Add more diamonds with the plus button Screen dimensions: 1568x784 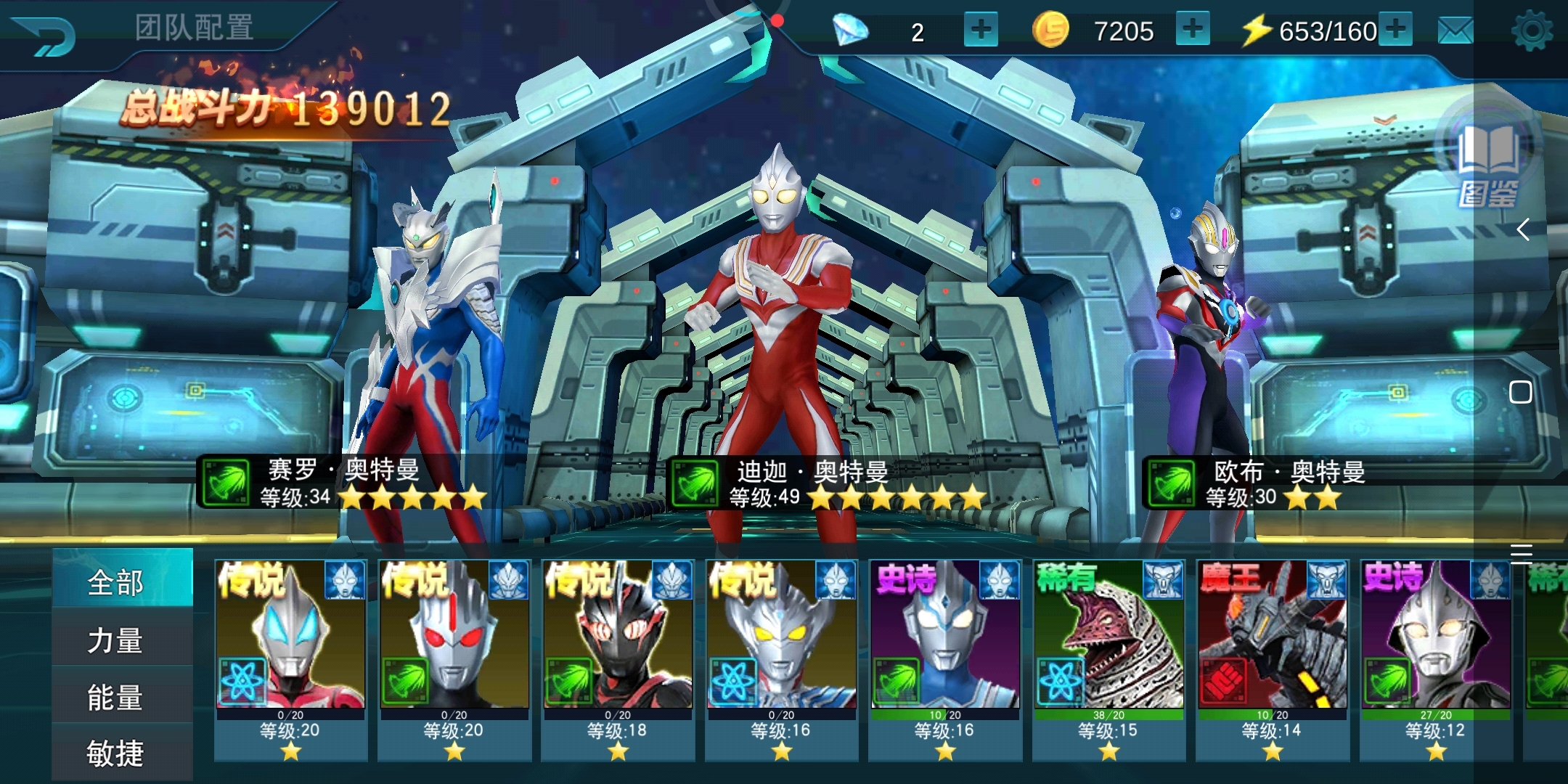[980, 30]
